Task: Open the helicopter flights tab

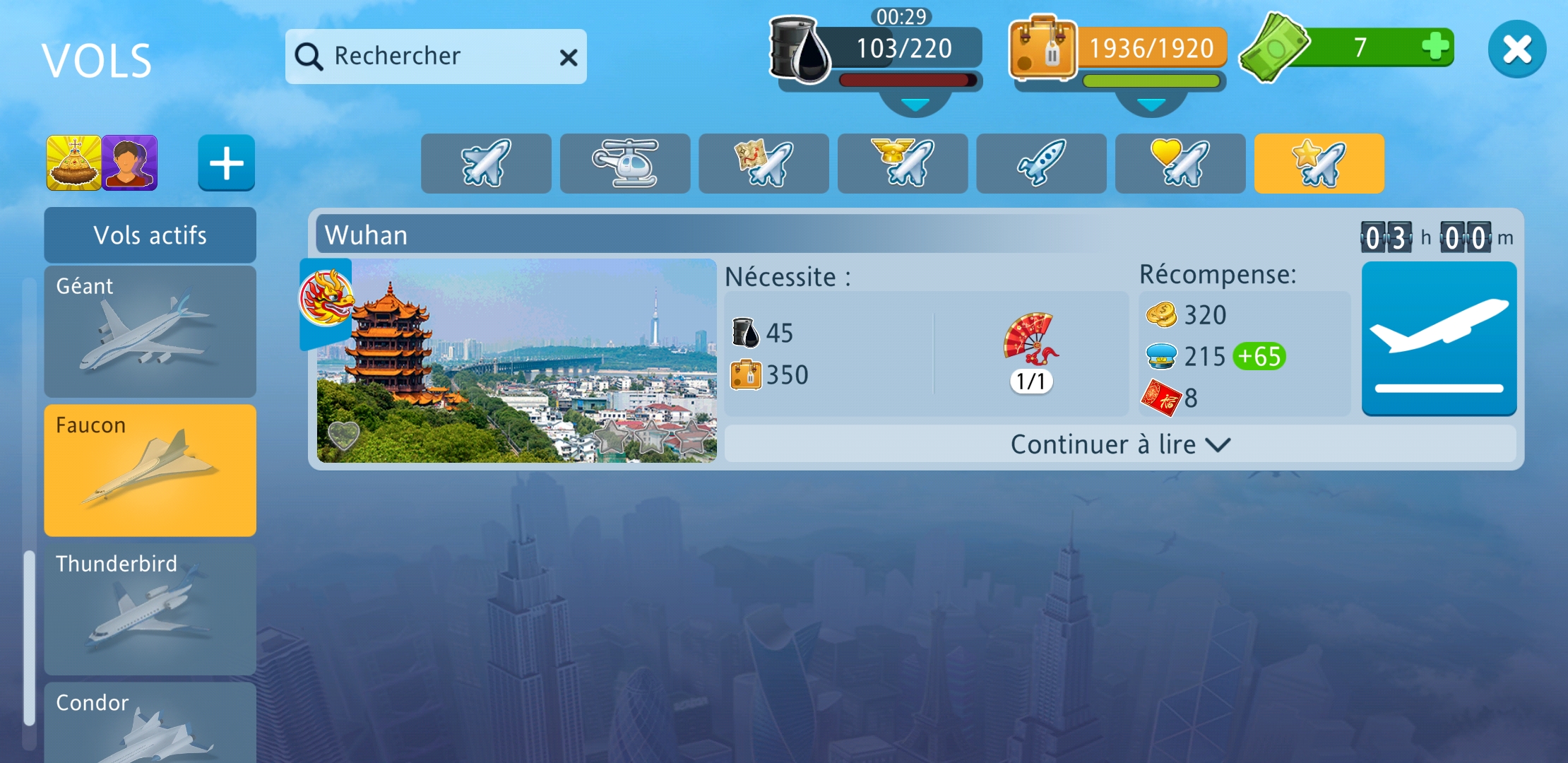Action: point(625,163)
